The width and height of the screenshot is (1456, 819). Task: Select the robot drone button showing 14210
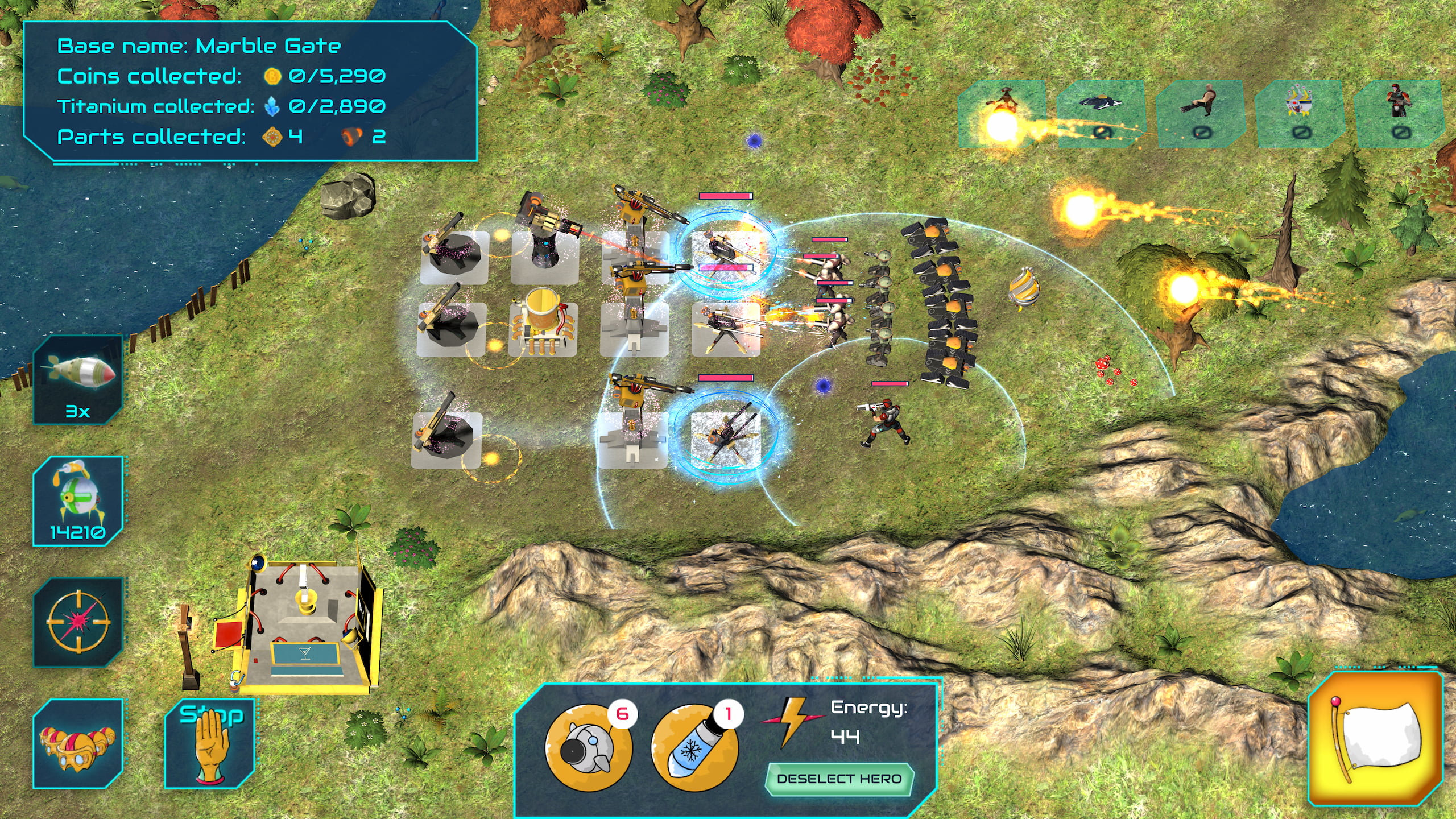[78, 500]
